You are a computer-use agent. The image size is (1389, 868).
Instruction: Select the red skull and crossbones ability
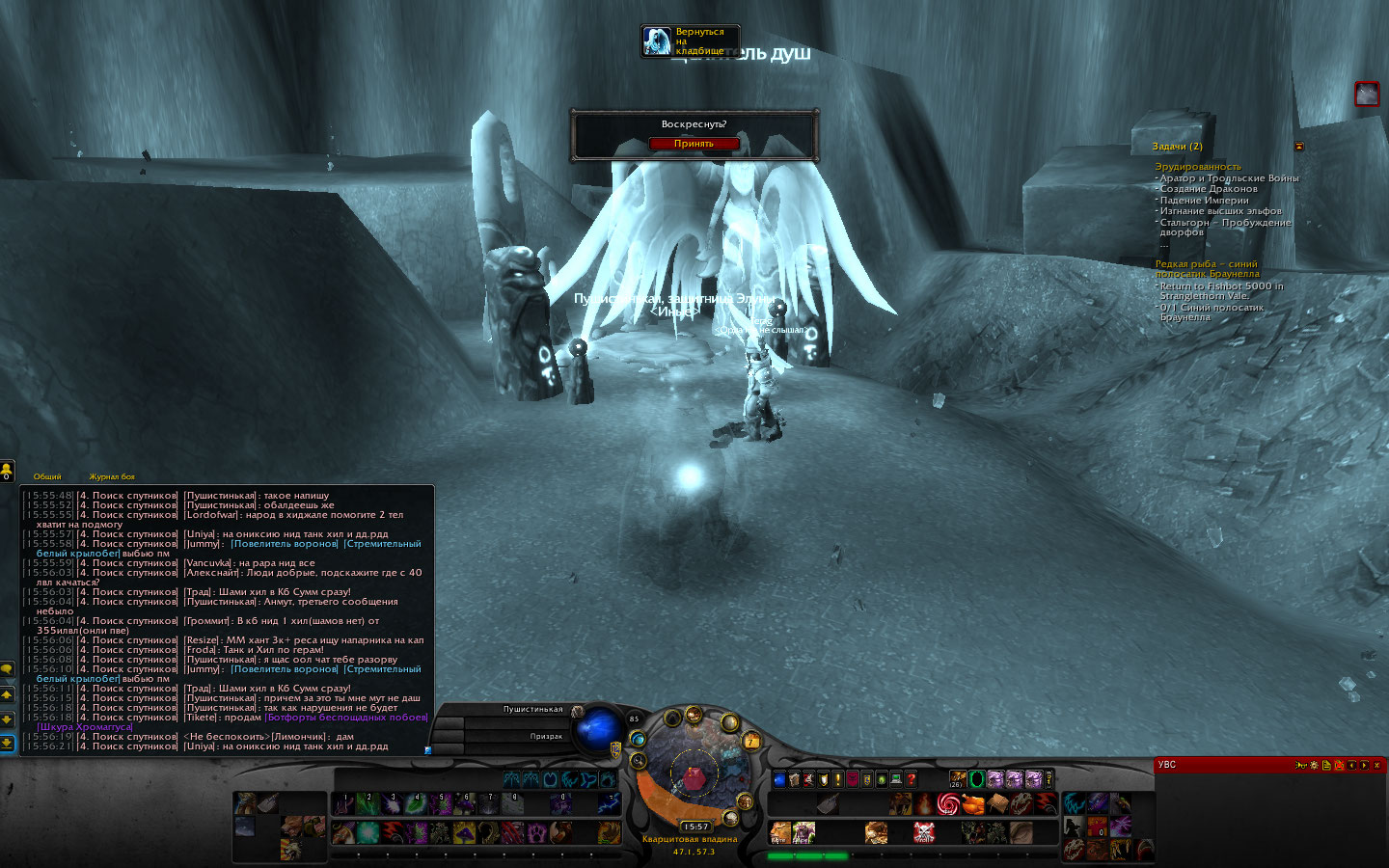tap(923, 831)
